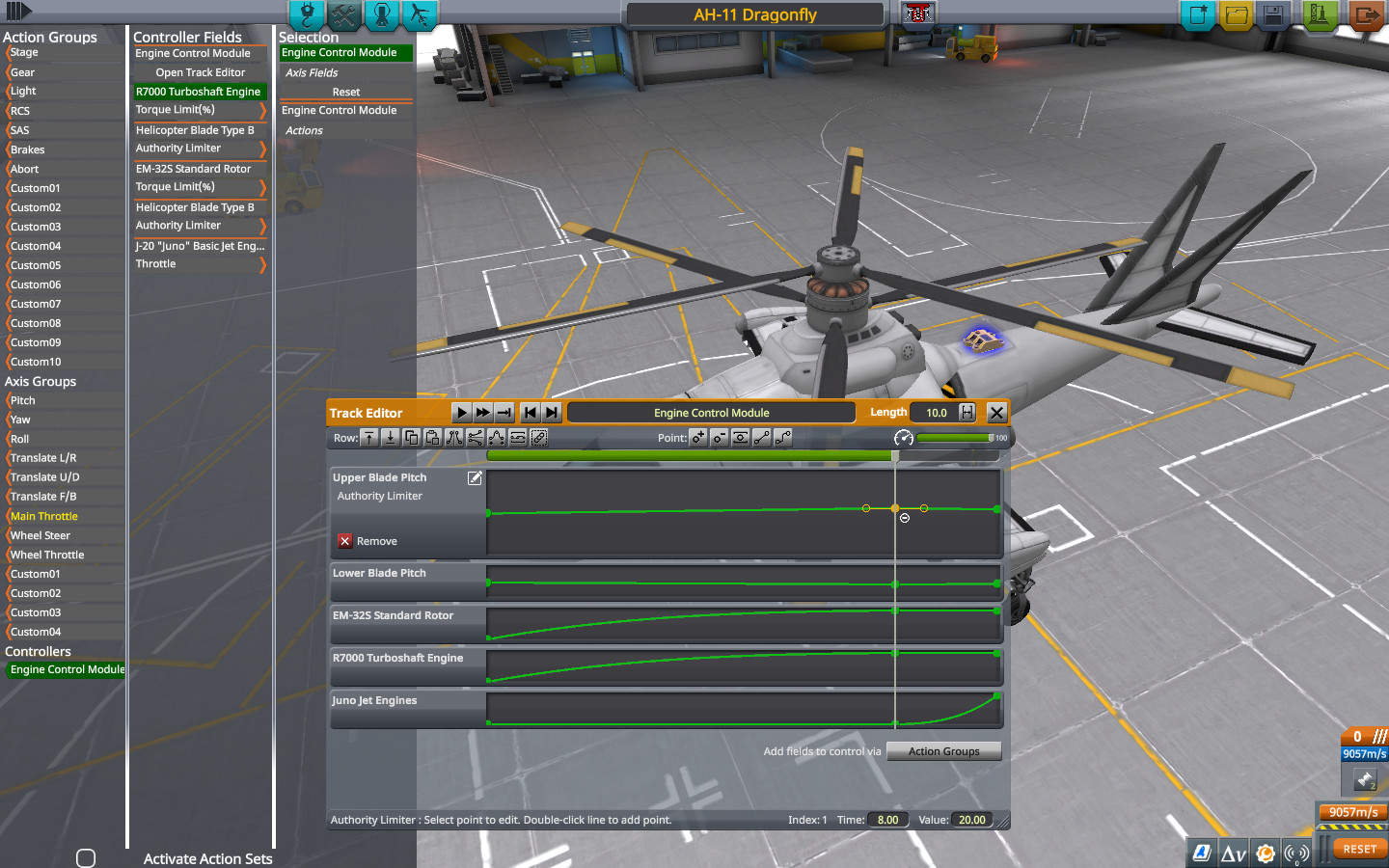Skip to the beginning of the track
This screenshot has width=1389, height=868.
click(x=530, y=412)
